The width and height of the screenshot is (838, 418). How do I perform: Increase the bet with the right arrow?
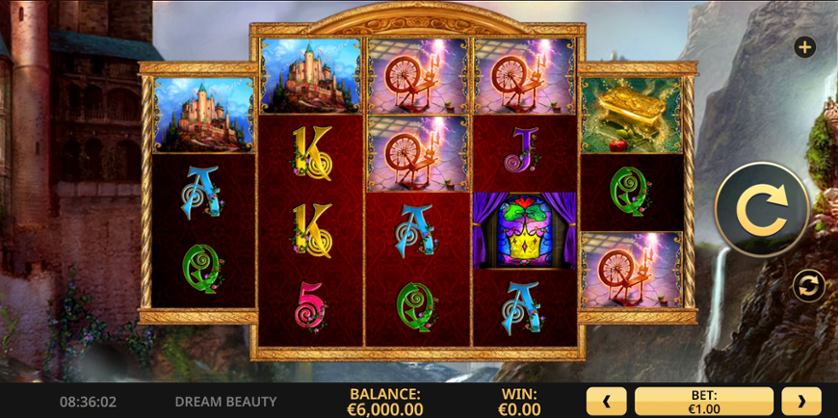799,401
